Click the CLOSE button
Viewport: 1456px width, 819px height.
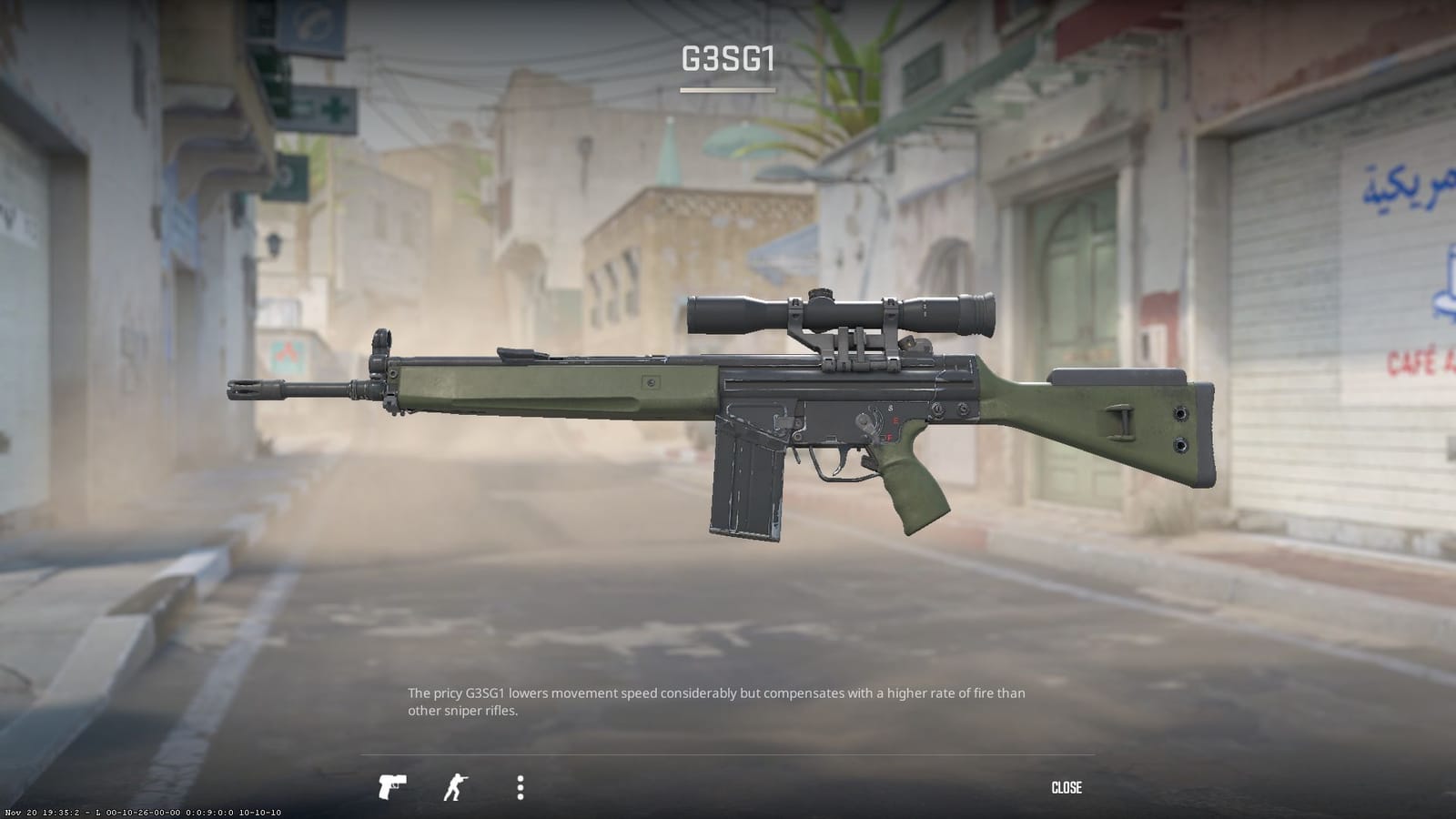1068,786
